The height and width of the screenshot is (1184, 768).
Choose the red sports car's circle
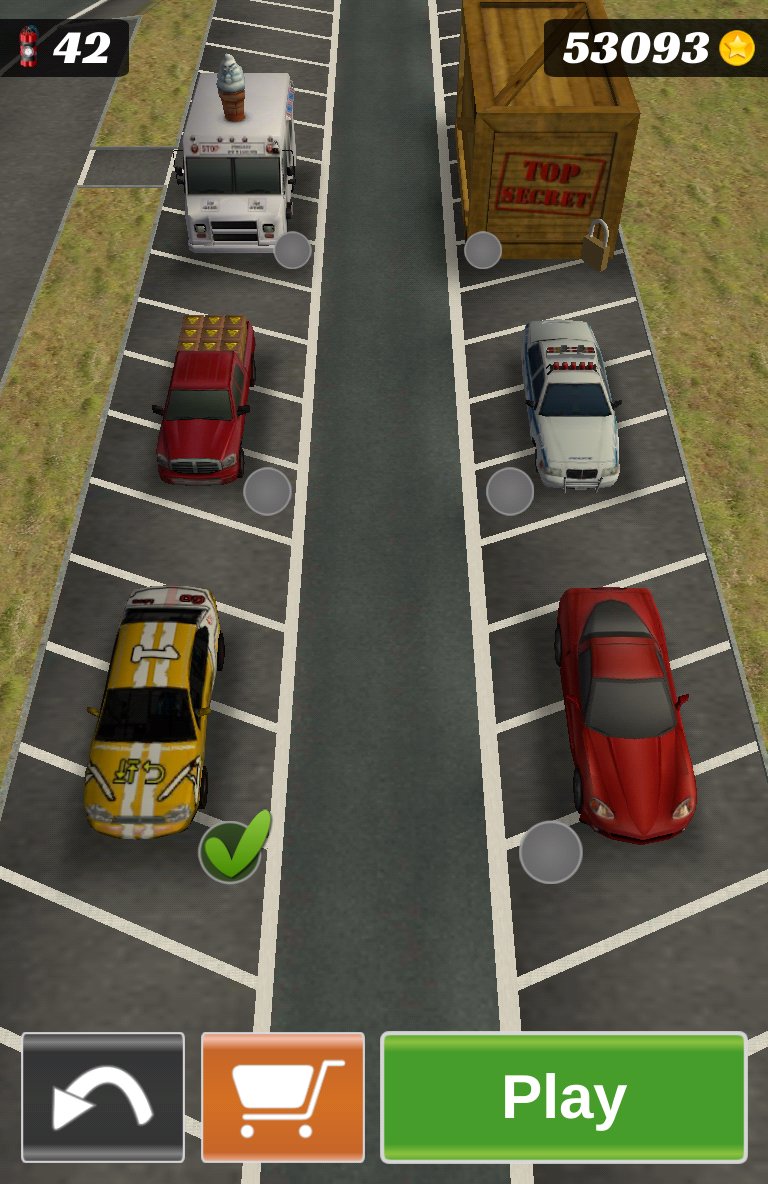[x=550, y=852]
